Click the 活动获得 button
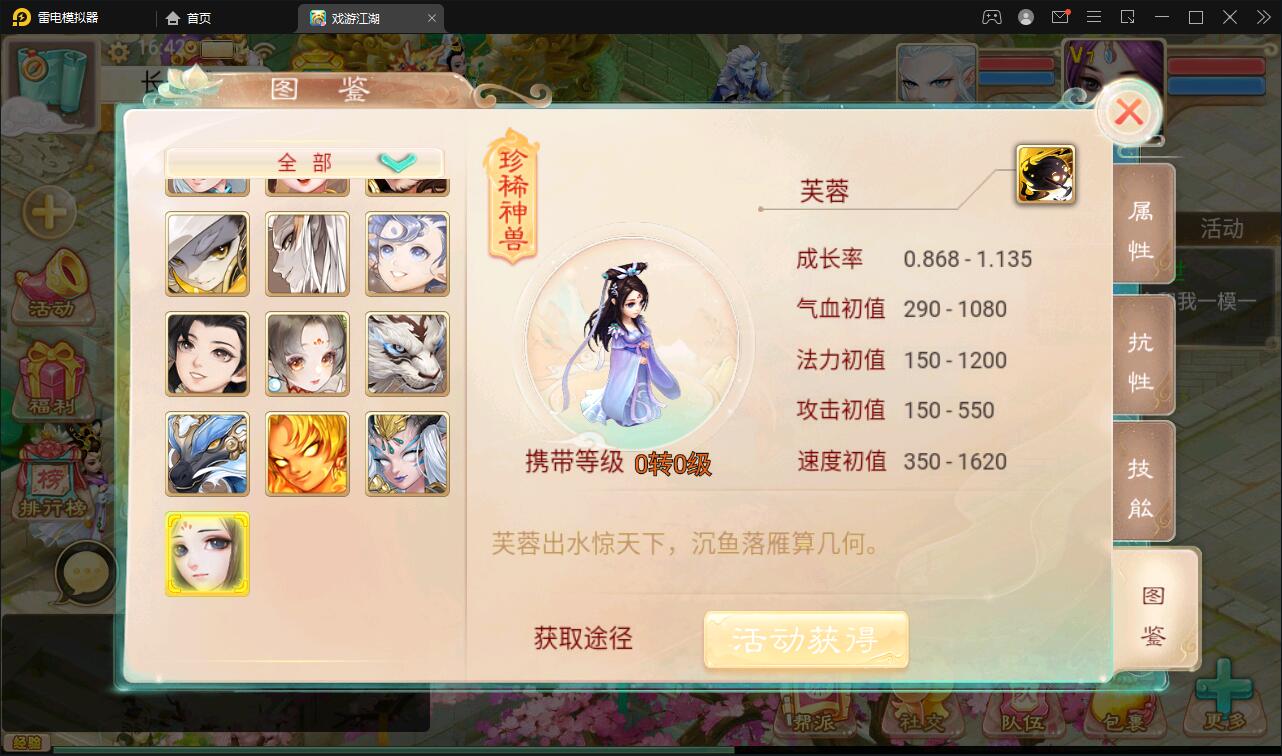The image size is (1282, 756). [x=806, y=639]
